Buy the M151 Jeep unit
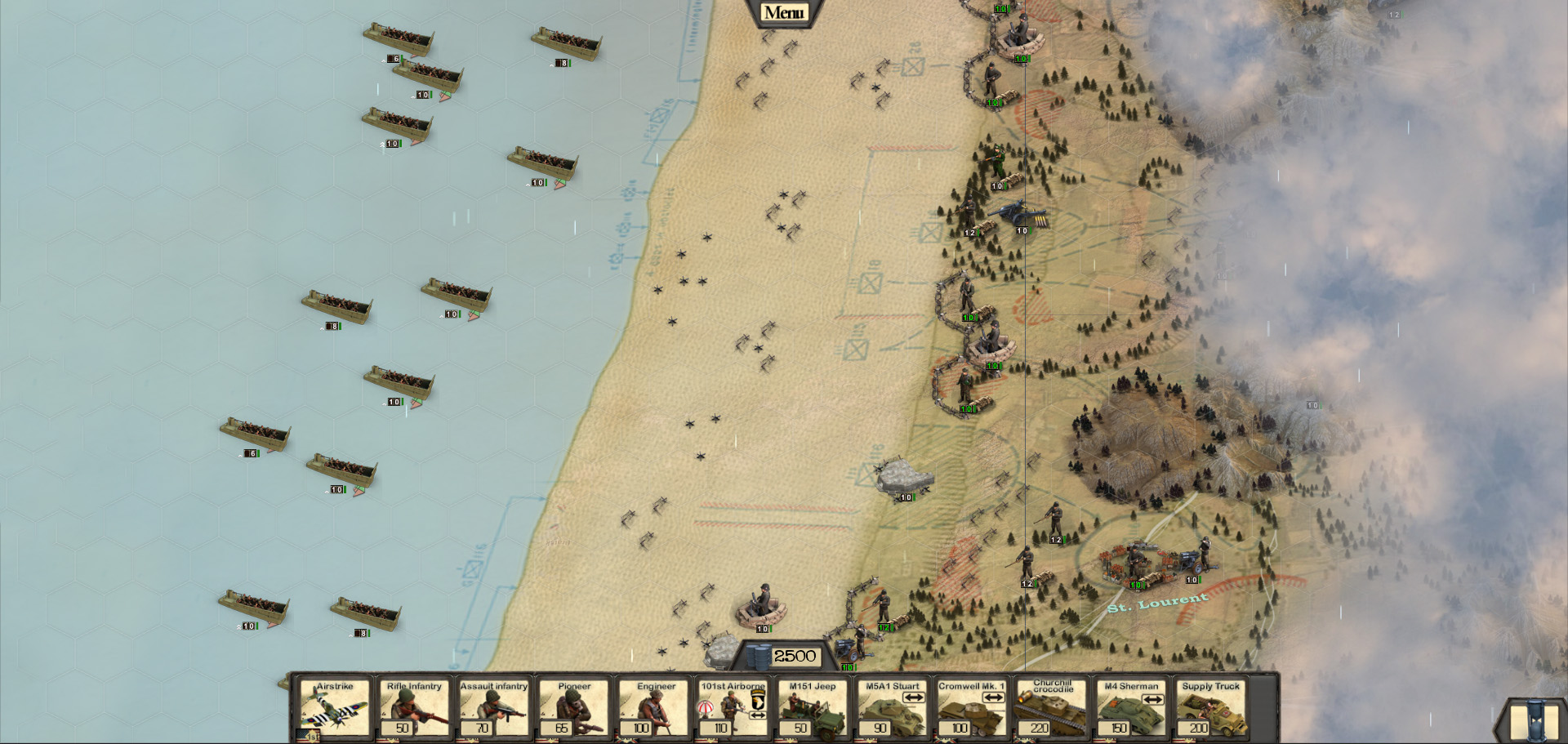 coord(812,709)
